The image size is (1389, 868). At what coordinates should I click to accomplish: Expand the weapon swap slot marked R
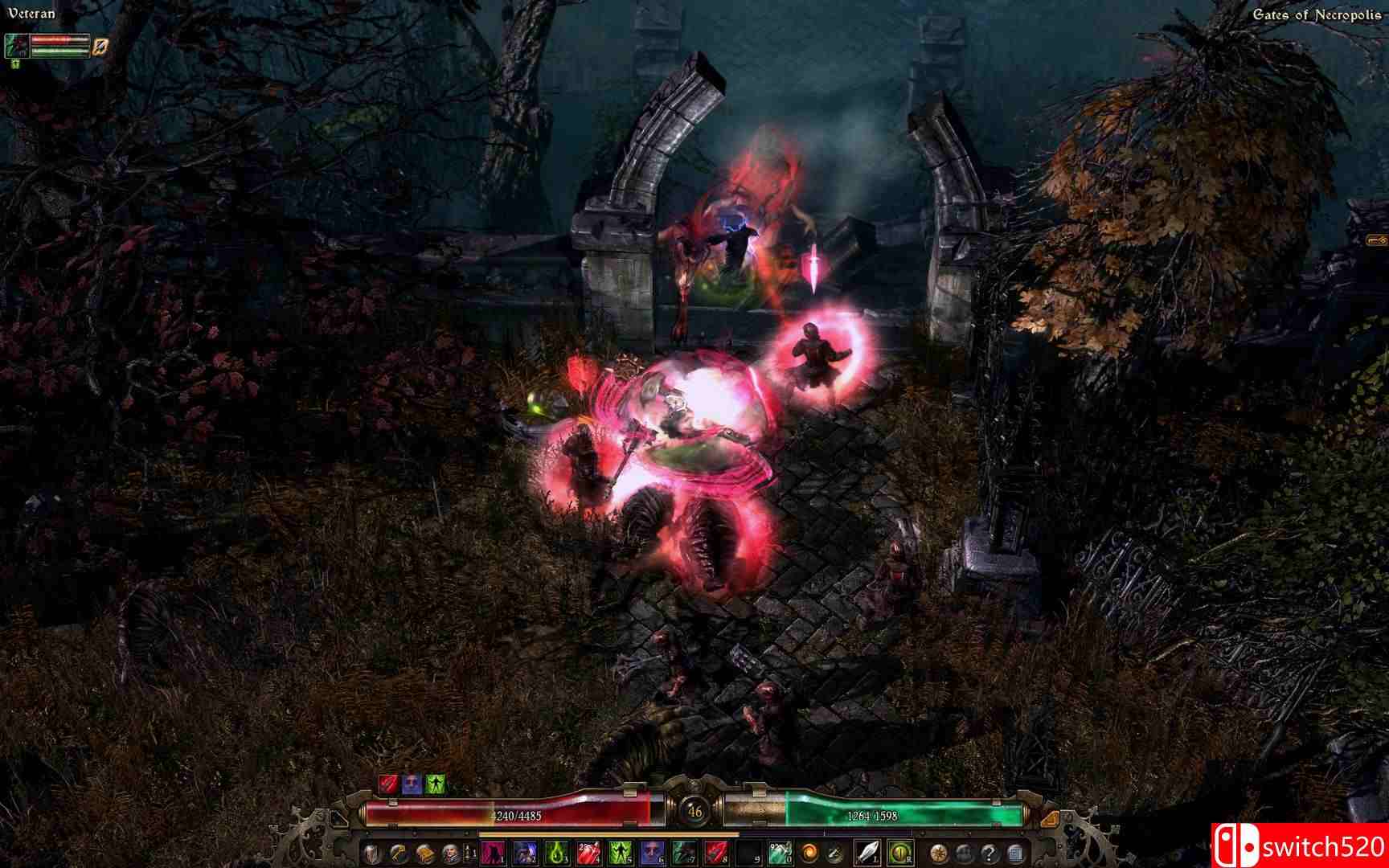[900, 854]
